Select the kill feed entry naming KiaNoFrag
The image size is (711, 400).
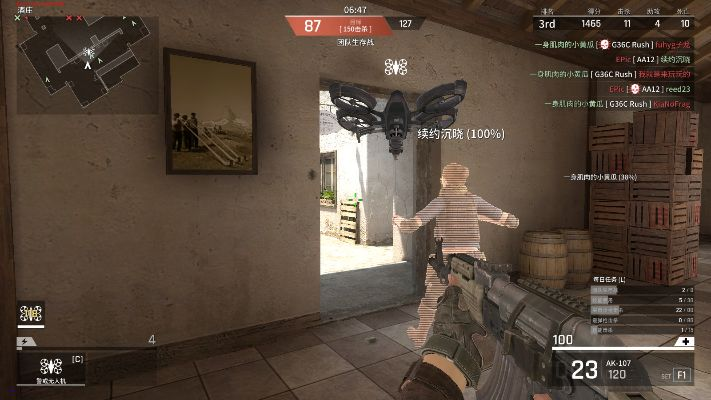click(619, 103)
